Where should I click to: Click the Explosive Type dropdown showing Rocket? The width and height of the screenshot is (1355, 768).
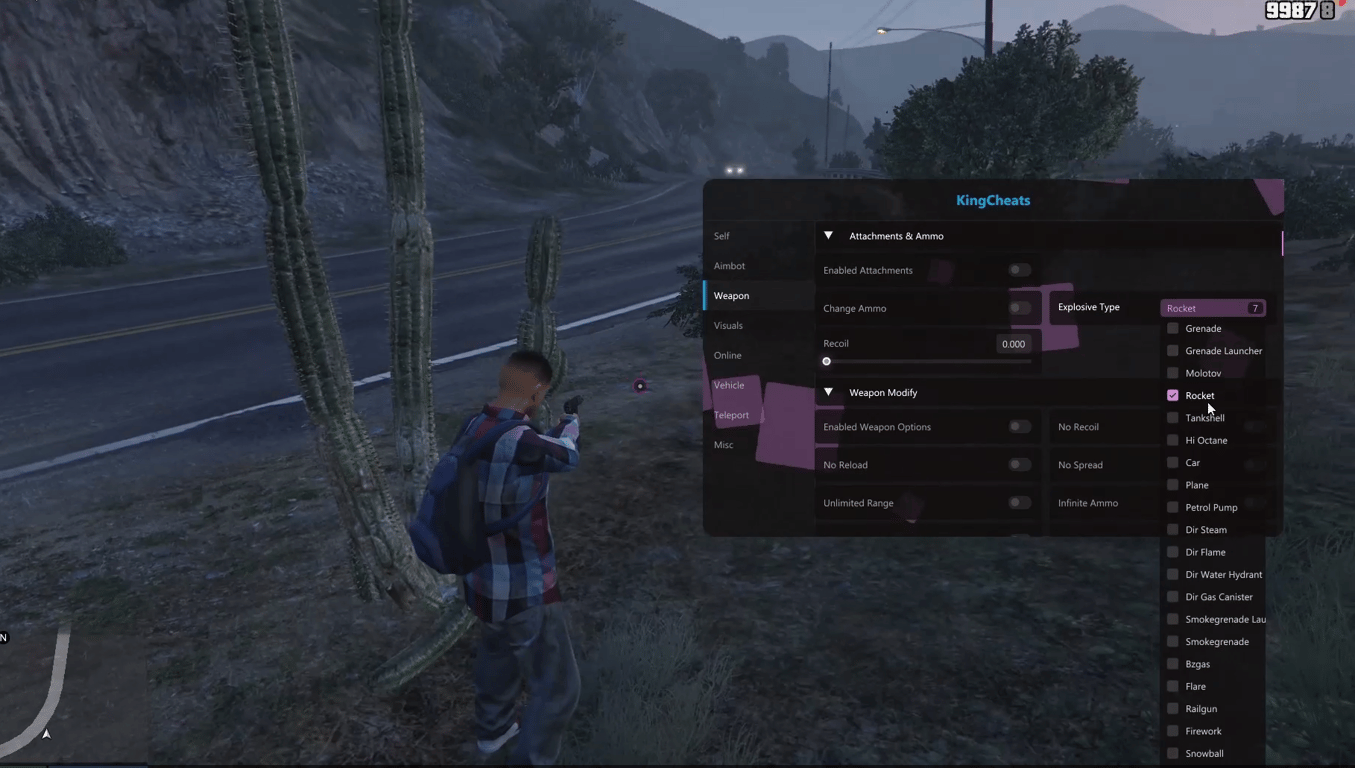point(1213,308)
